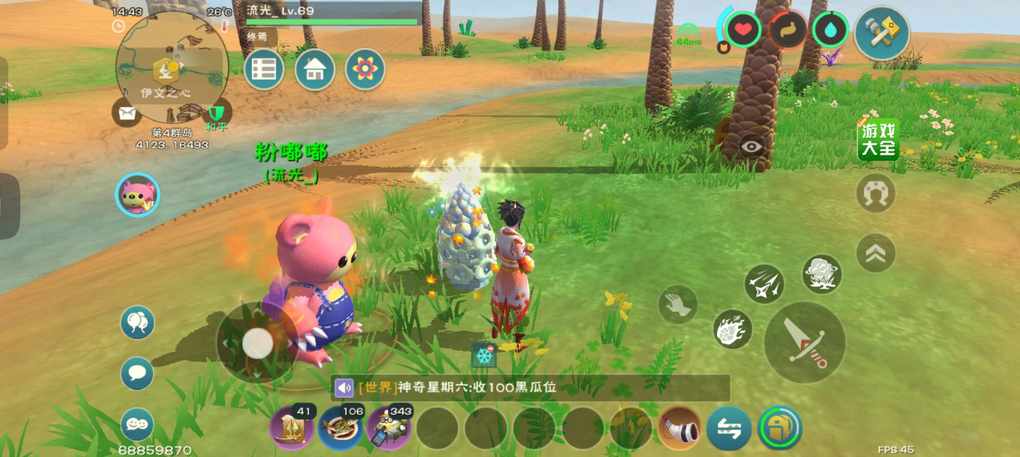1020x457 pixels.
Task: Tap the swap arrows button
Action: [x=729, y=430]
